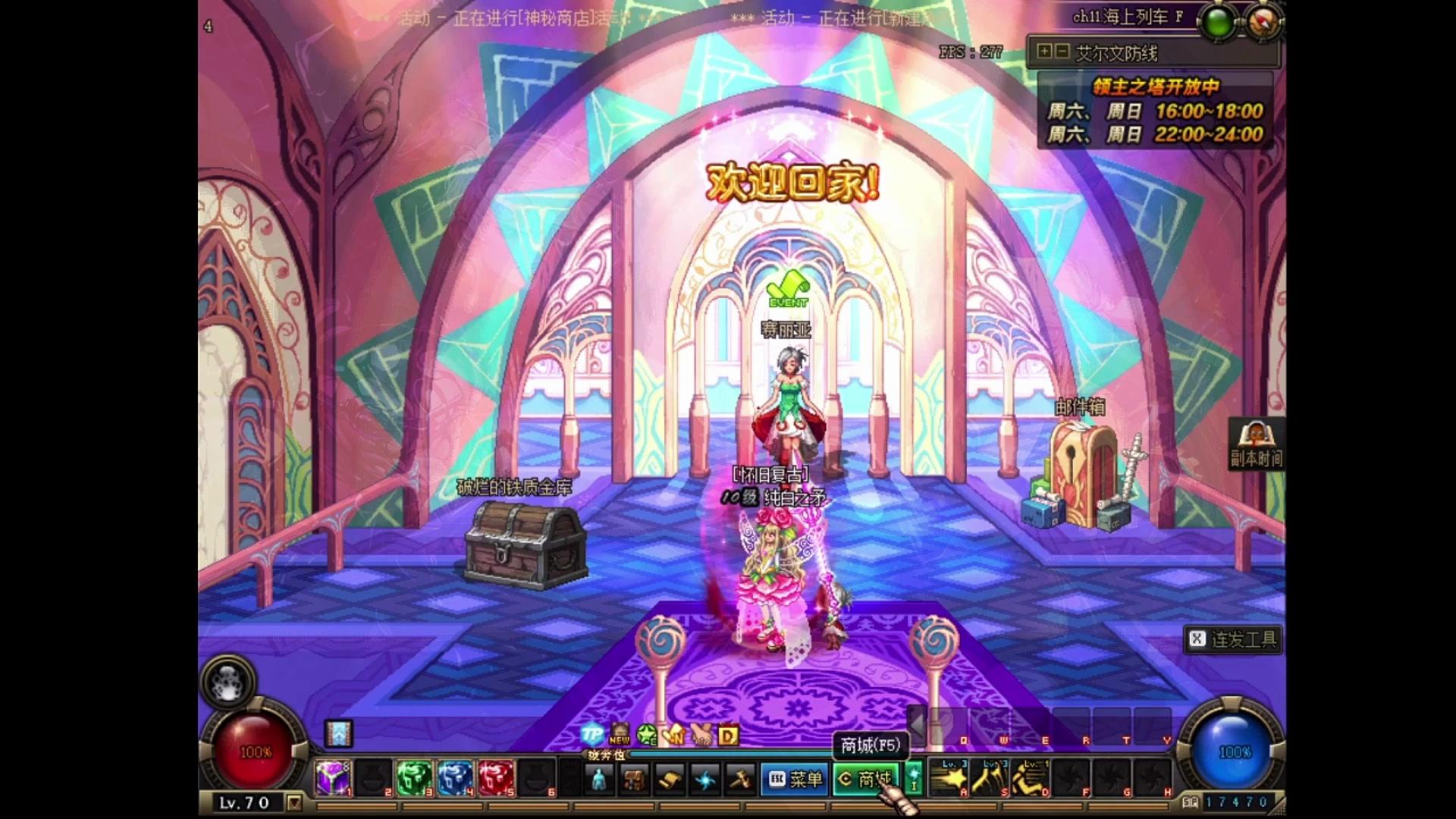The image size is (1456, 819).
Task: Open the inventory treasure chest icon
Action: 634,779
